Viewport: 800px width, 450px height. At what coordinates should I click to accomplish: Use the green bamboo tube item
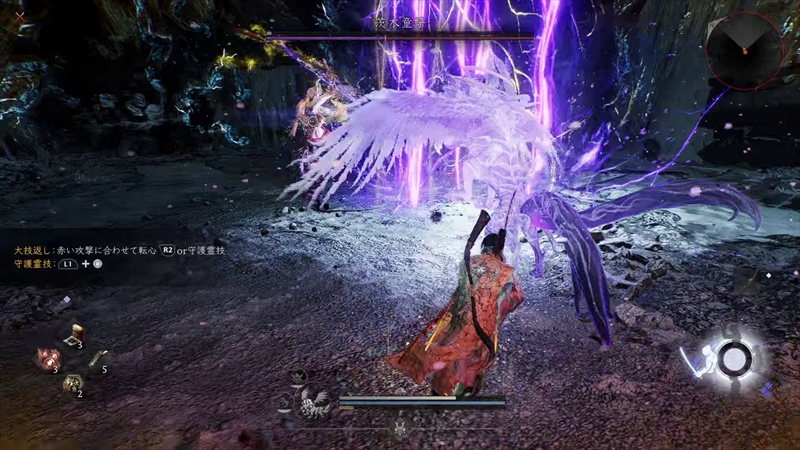pyautogui.click(x=97, y=360)
